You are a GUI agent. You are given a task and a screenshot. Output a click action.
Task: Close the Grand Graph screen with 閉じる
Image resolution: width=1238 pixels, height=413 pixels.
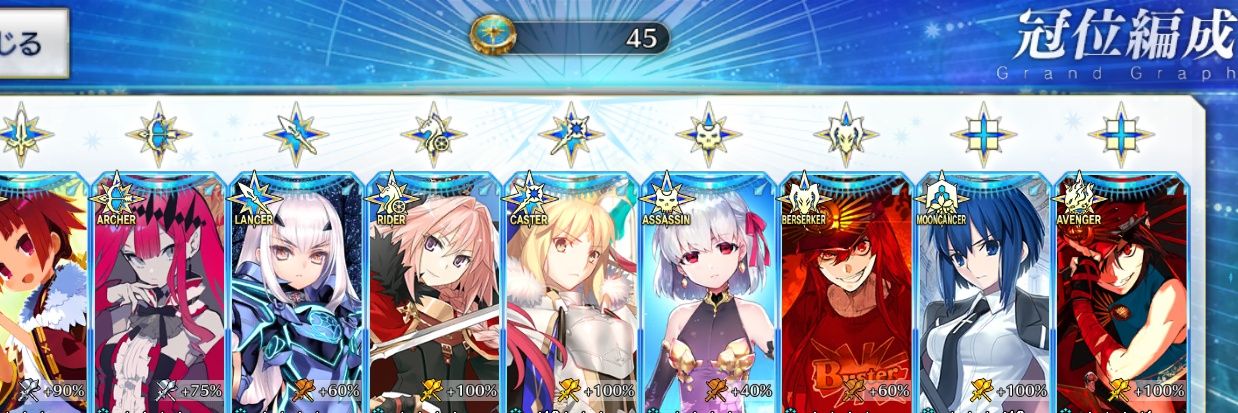click(x=30, y=43)
